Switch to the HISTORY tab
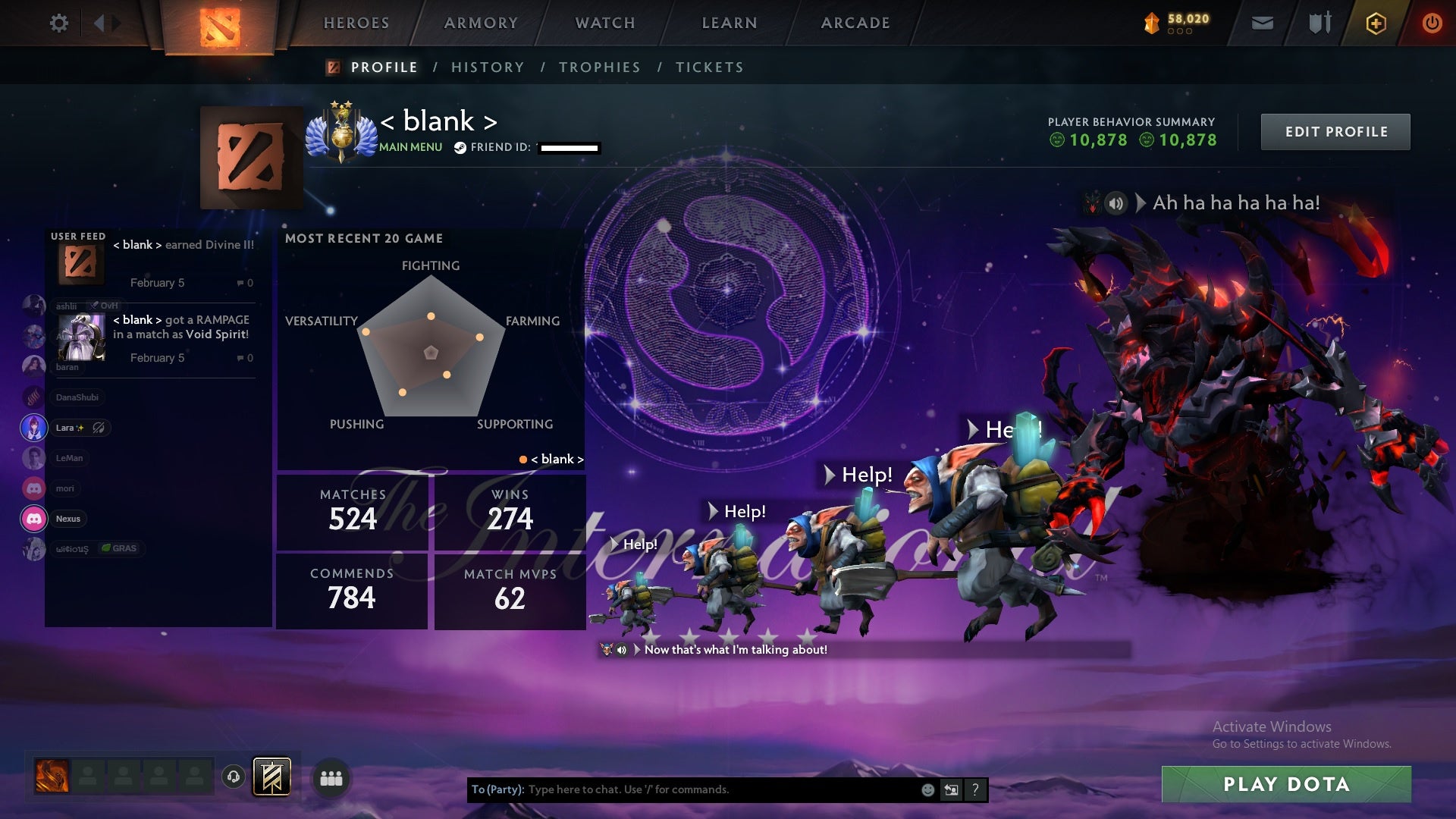Screen dimensions: 1456x819 tap(487, 67)
